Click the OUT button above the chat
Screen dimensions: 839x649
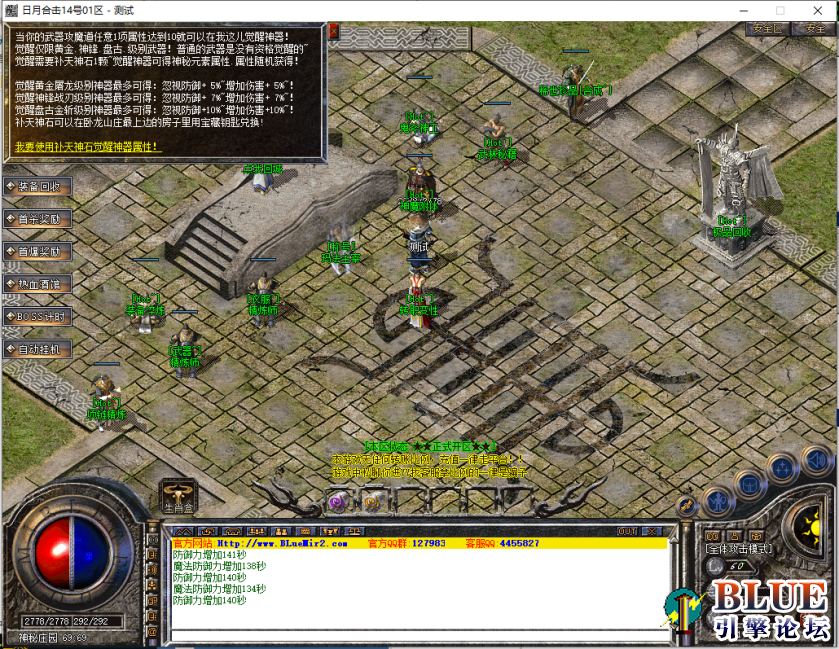click(x=627, y=531)
